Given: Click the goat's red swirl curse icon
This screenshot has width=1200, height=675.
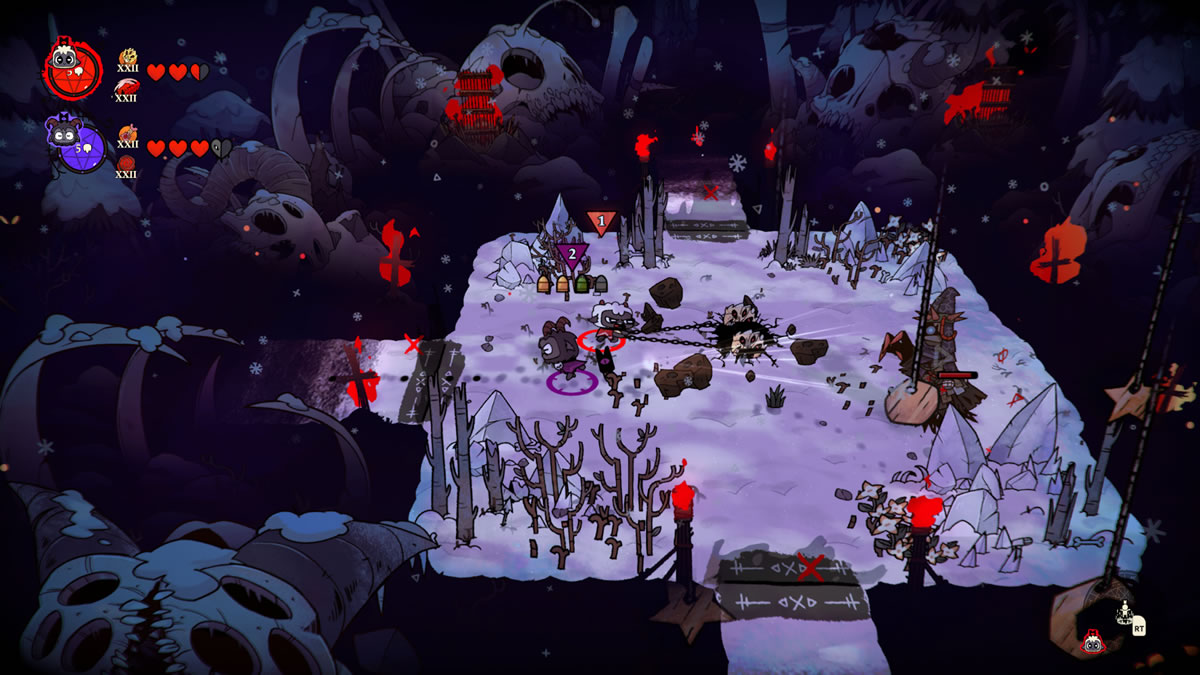Looking at the screenshot, I should click(127, 163).
